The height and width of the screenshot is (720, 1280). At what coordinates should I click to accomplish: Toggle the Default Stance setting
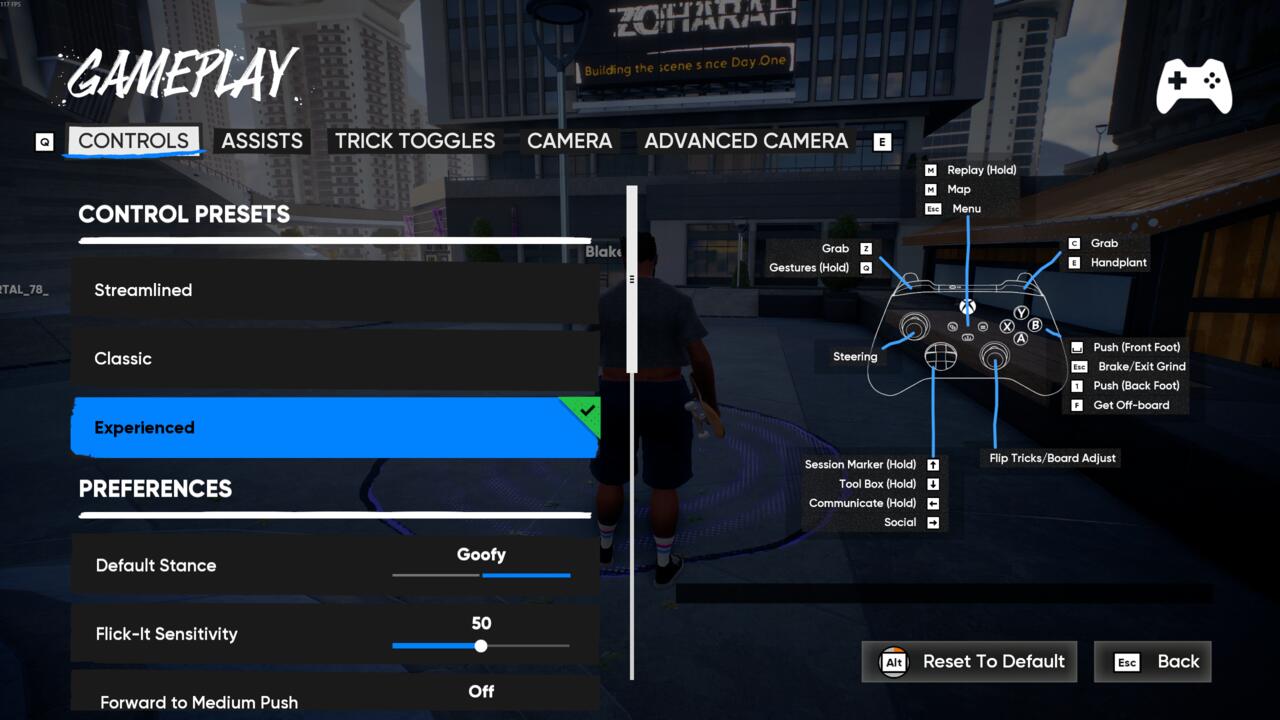coord(481,566)
